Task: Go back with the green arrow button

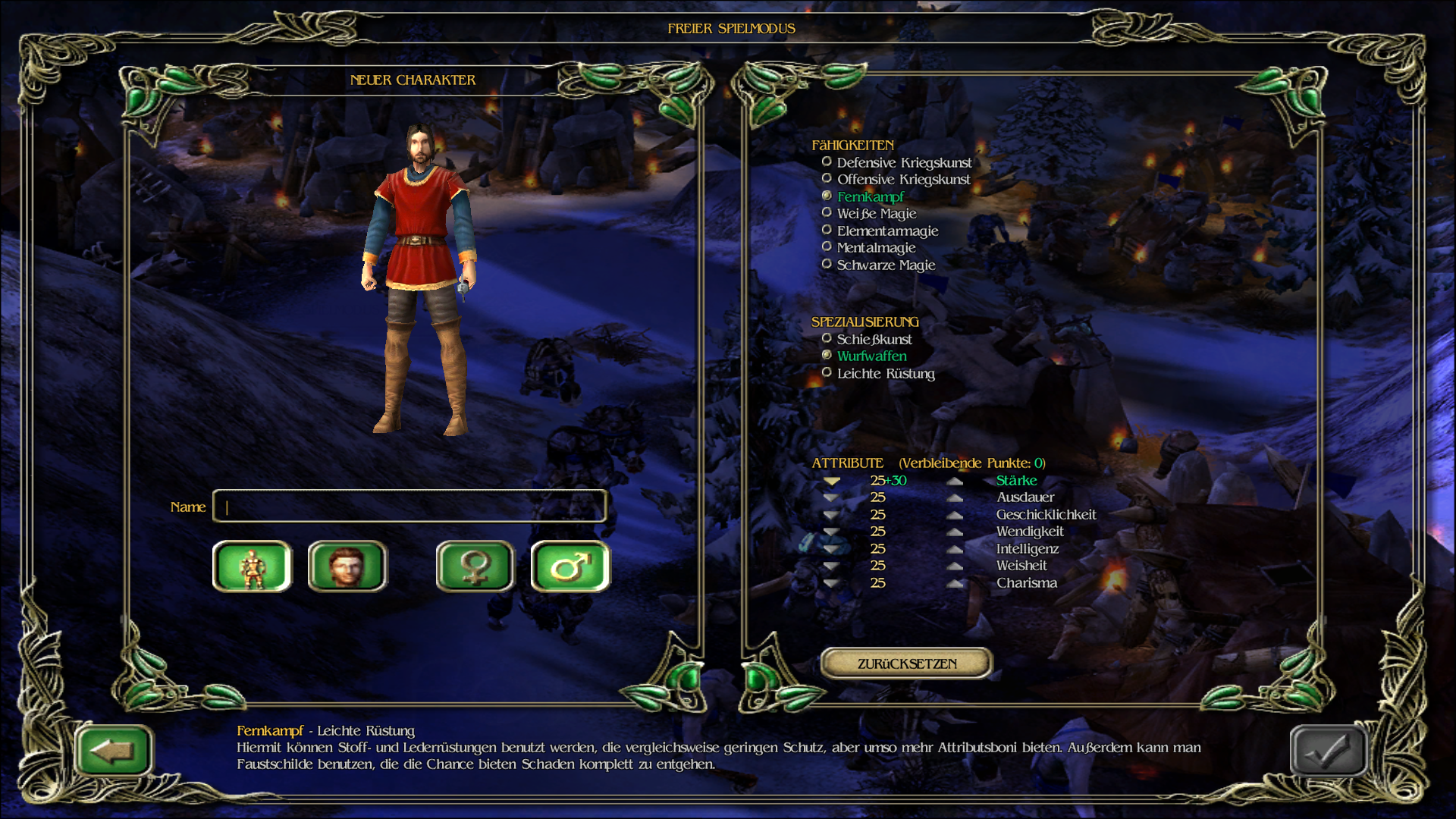Action: pos(114,751)
